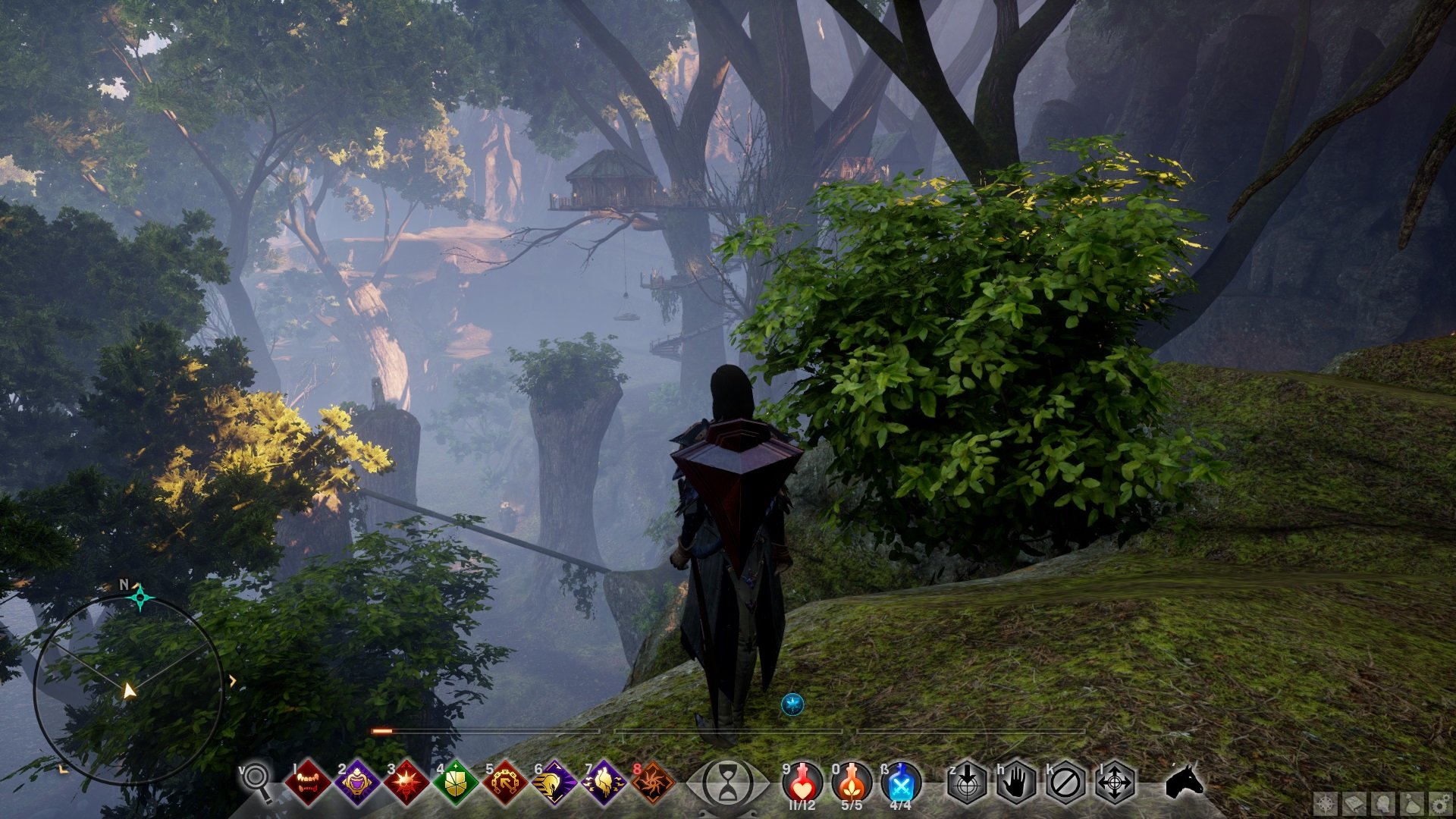Choose the move-to-point crosshair command

click(1115, 782)
